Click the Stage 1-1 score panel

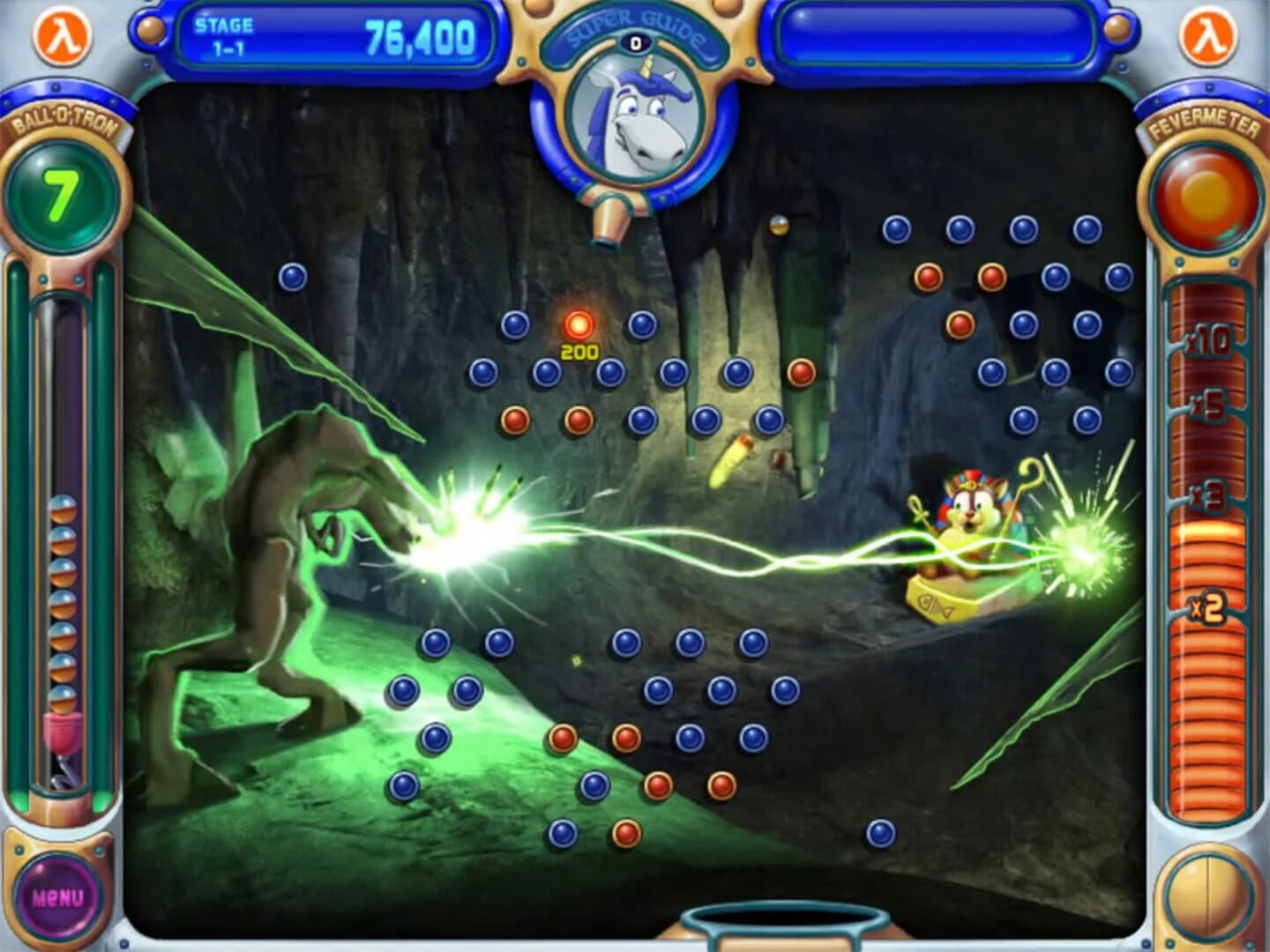coord(338,32)
